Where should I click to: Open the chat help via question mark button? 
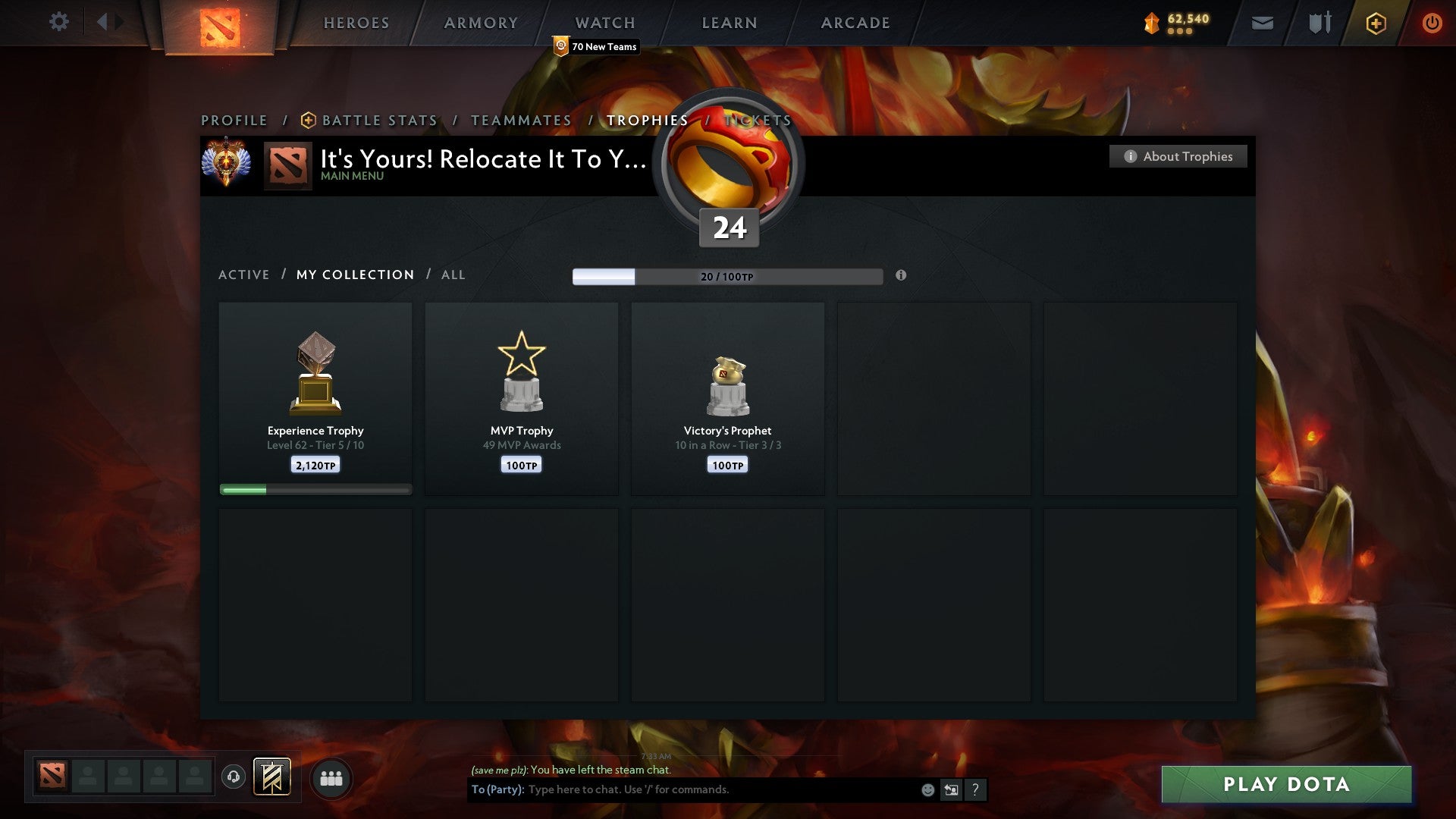coord(974,789)
